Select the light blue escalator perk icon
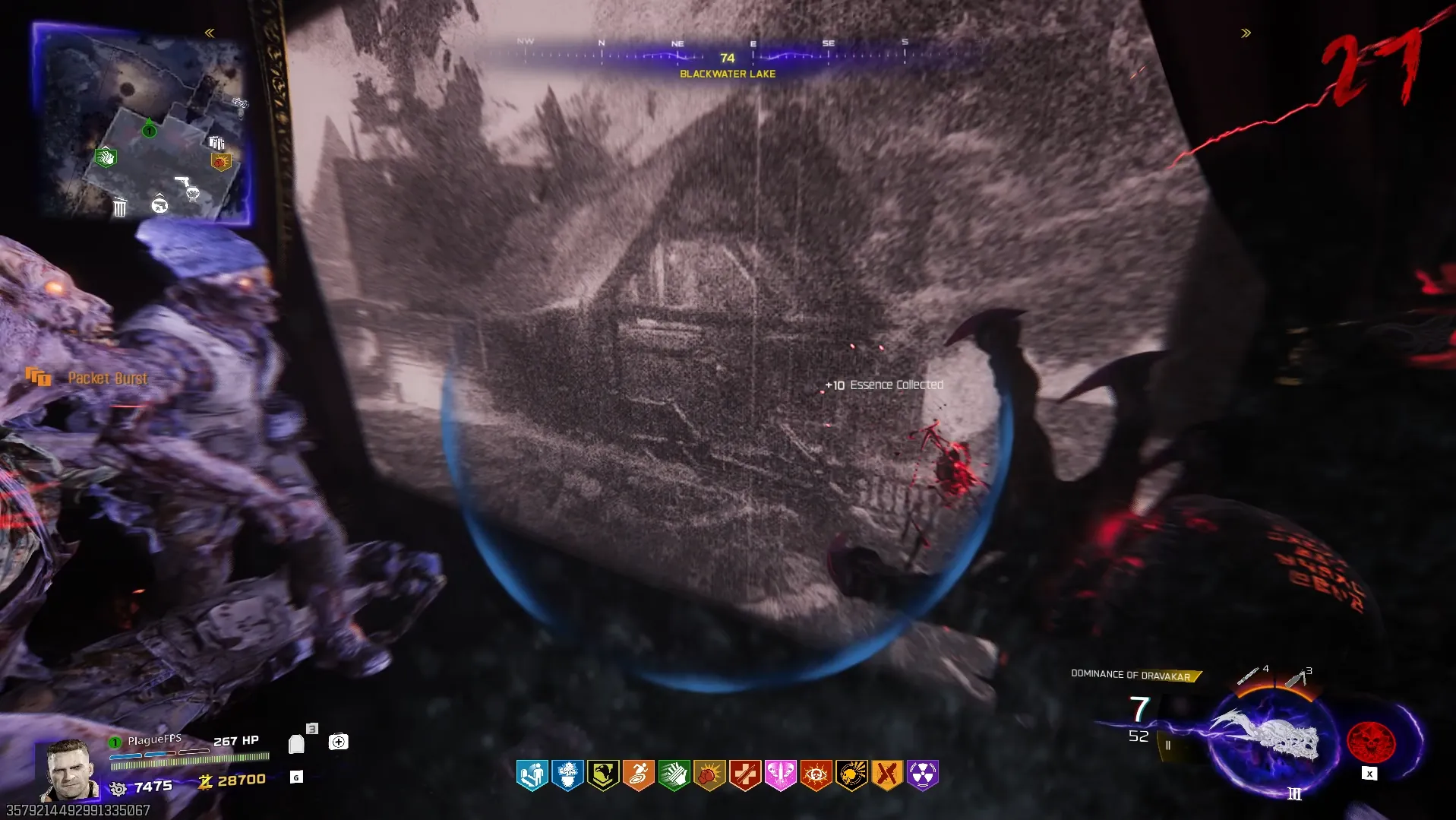The height and width of the screenshot is (820, 1456). pyautogui.click(x=532, y=775)
